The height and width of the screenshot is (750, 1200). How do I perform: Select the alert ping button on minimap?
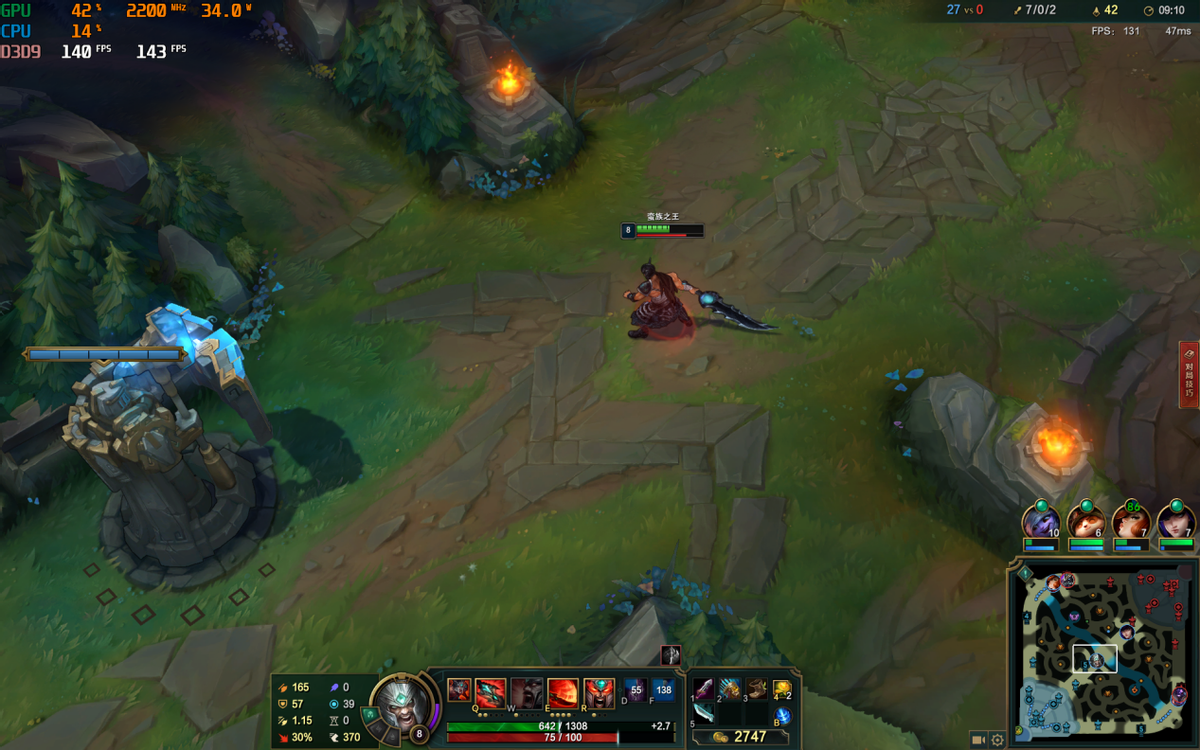click(x=1024, y=574)
